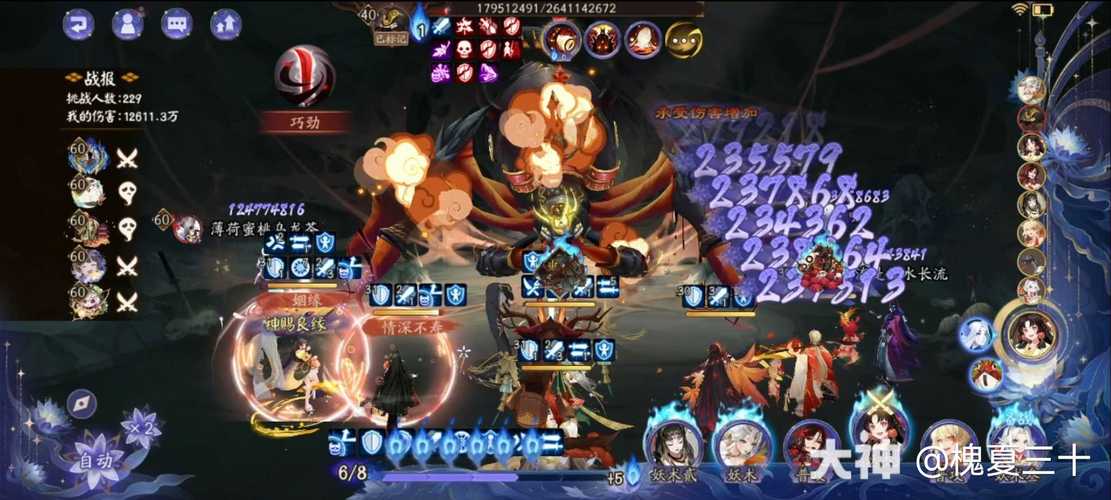Open the chat speech-bubble button
Screen dimensions: 1111x500
point(177,24)
